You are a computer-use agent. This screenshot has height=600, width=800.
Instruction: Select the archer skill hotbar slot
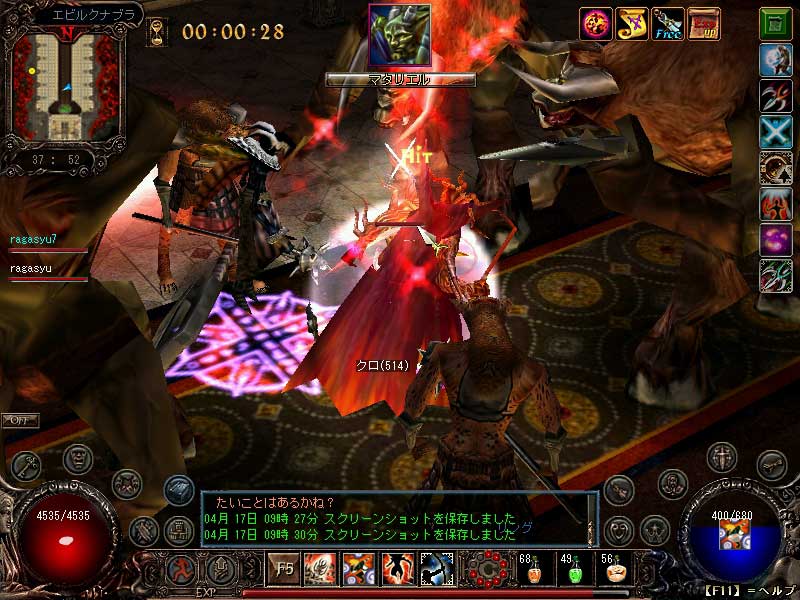click(437, 569)
